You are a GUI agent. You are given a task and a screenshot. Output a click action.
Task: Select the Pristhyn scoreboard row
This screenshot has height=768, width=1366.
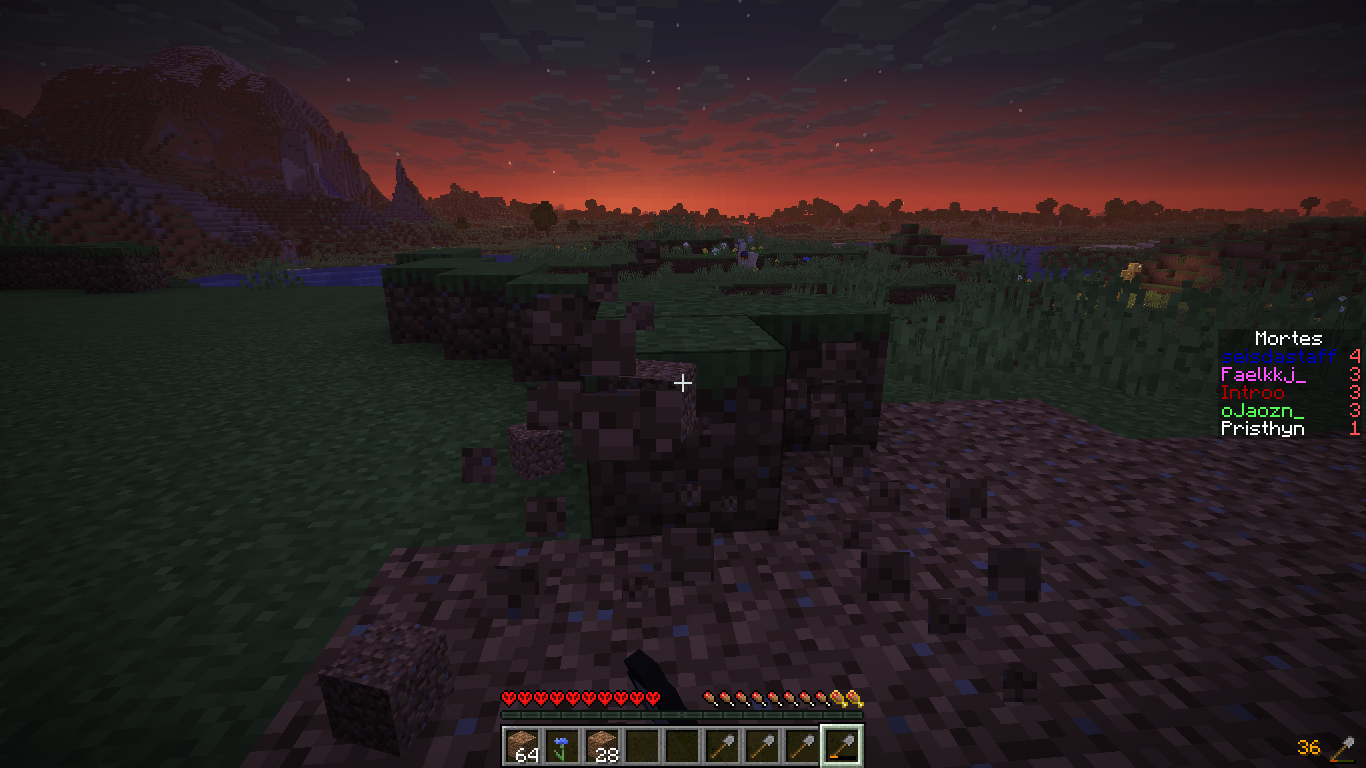[x=1262, y=429]
